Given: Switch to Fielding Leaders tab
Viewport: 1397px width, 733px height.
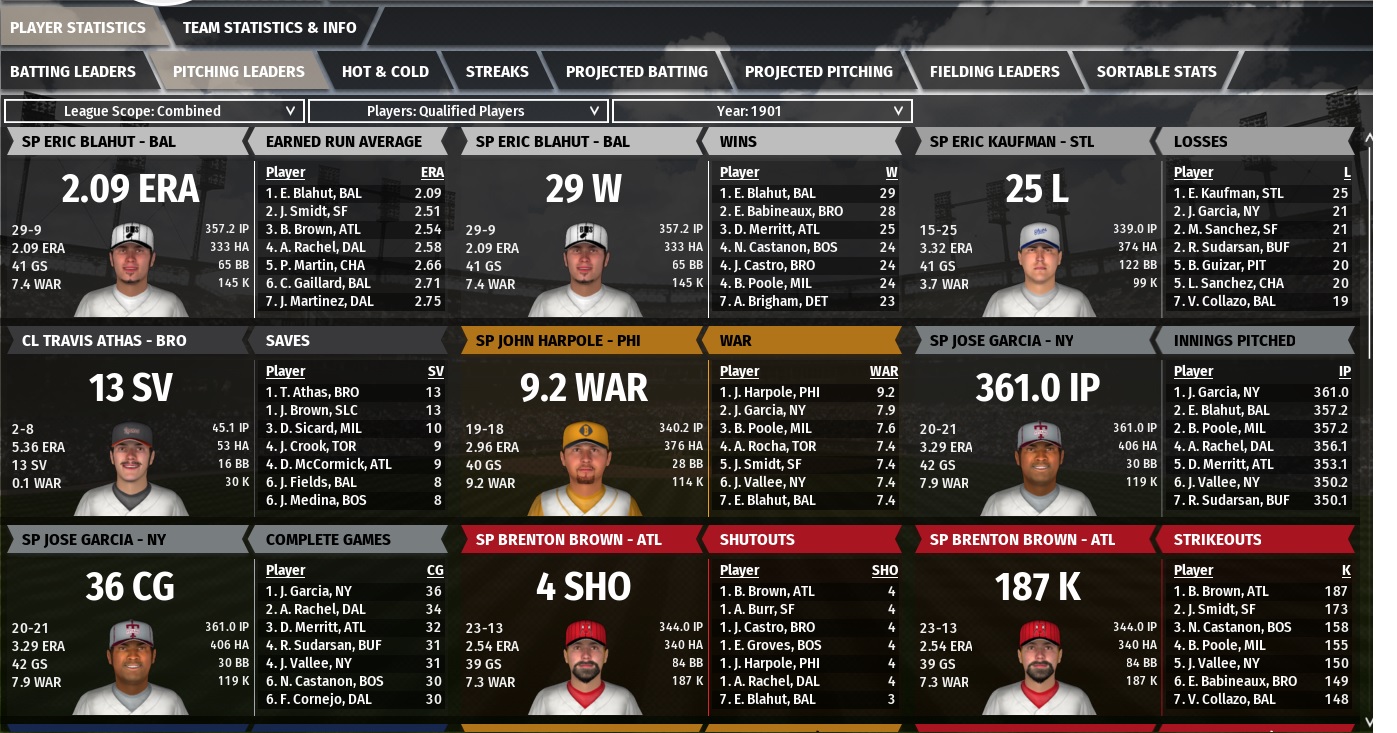Looking at the screenshot, I should 994,71.
